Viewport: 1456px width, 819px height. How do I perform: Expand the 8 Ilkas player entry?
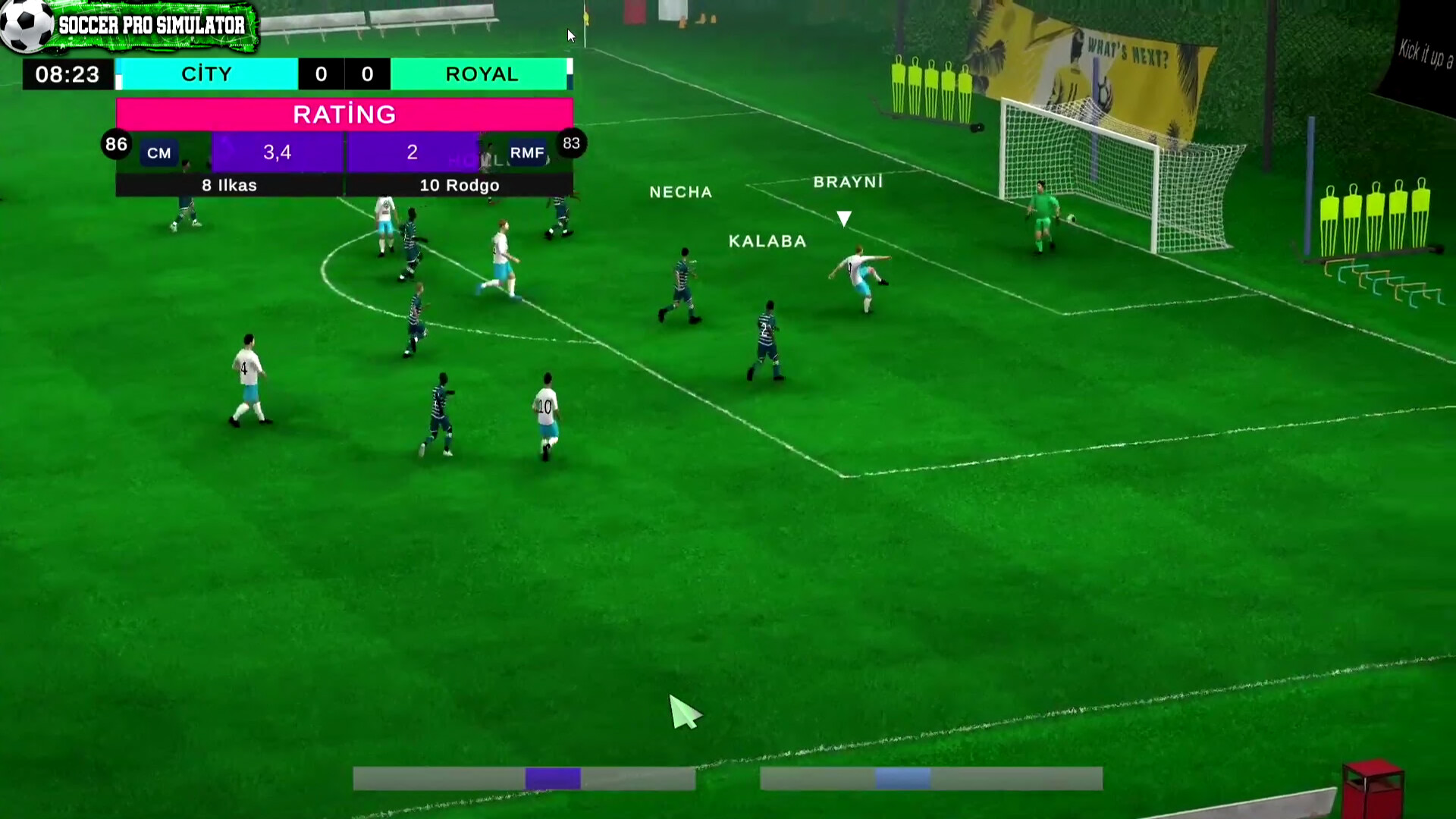[228, 185]
